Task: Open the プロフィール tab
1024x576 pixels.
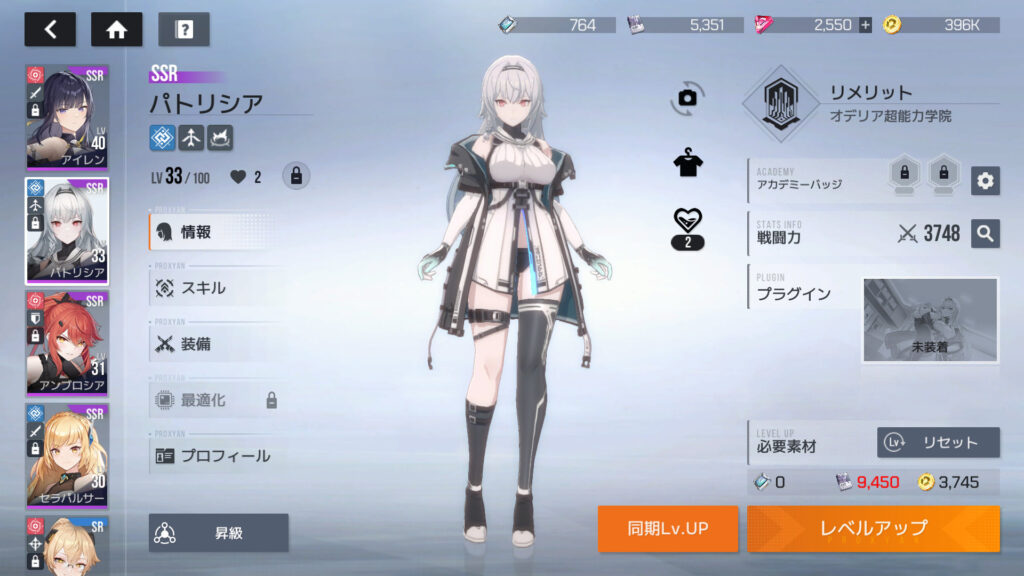Action: click(215, 456)
